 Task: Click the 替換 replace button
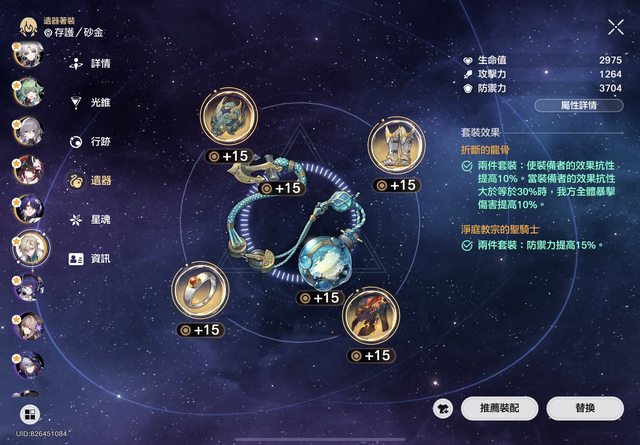click(585, 408)
